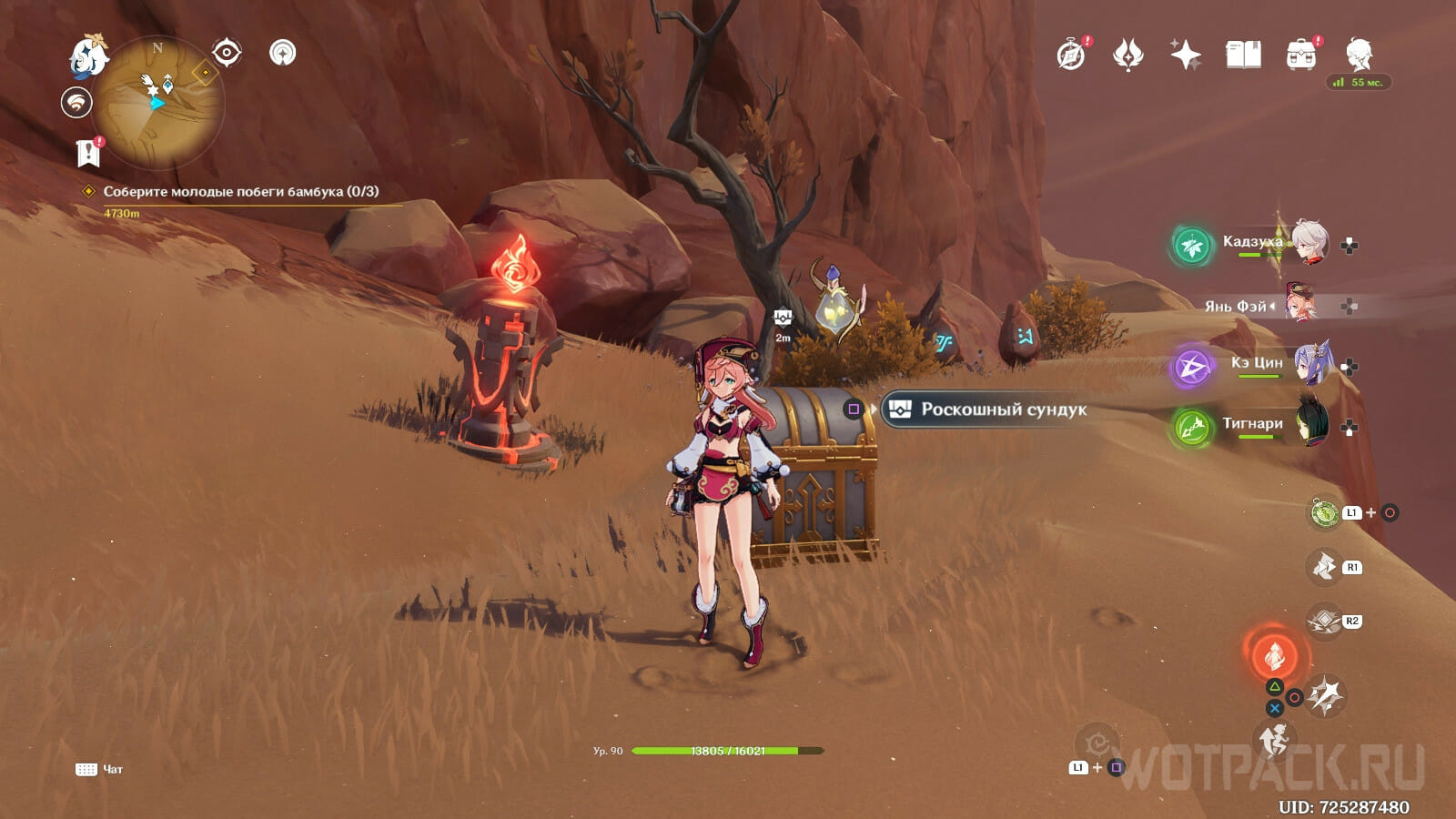
Task: Open the circular minimap
Action: click(x=157, y=102)
